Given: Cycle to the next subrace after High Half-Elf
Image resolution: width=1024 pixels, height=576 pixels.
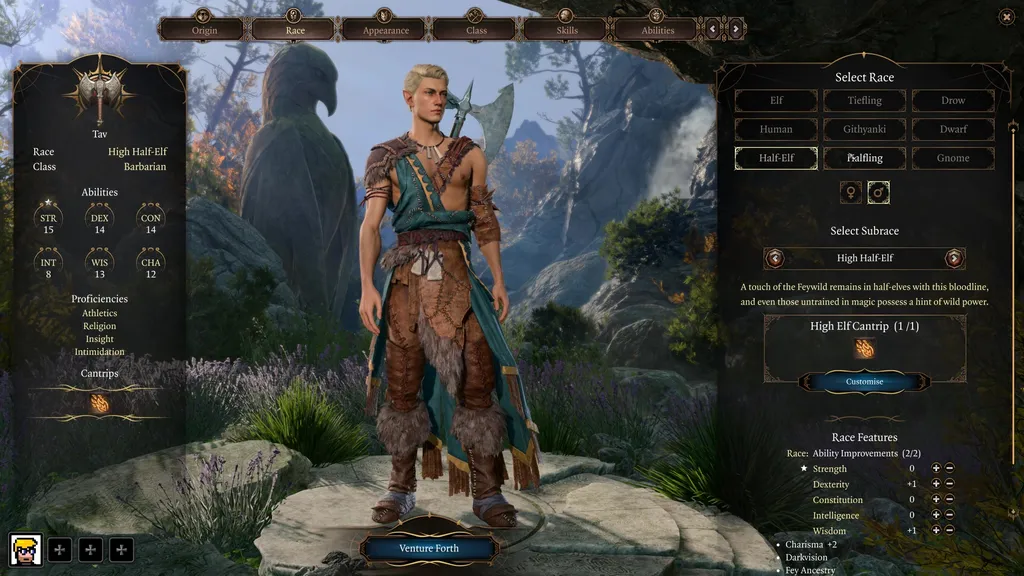Looking at the screenshot, I should click(x=954, y=258).
